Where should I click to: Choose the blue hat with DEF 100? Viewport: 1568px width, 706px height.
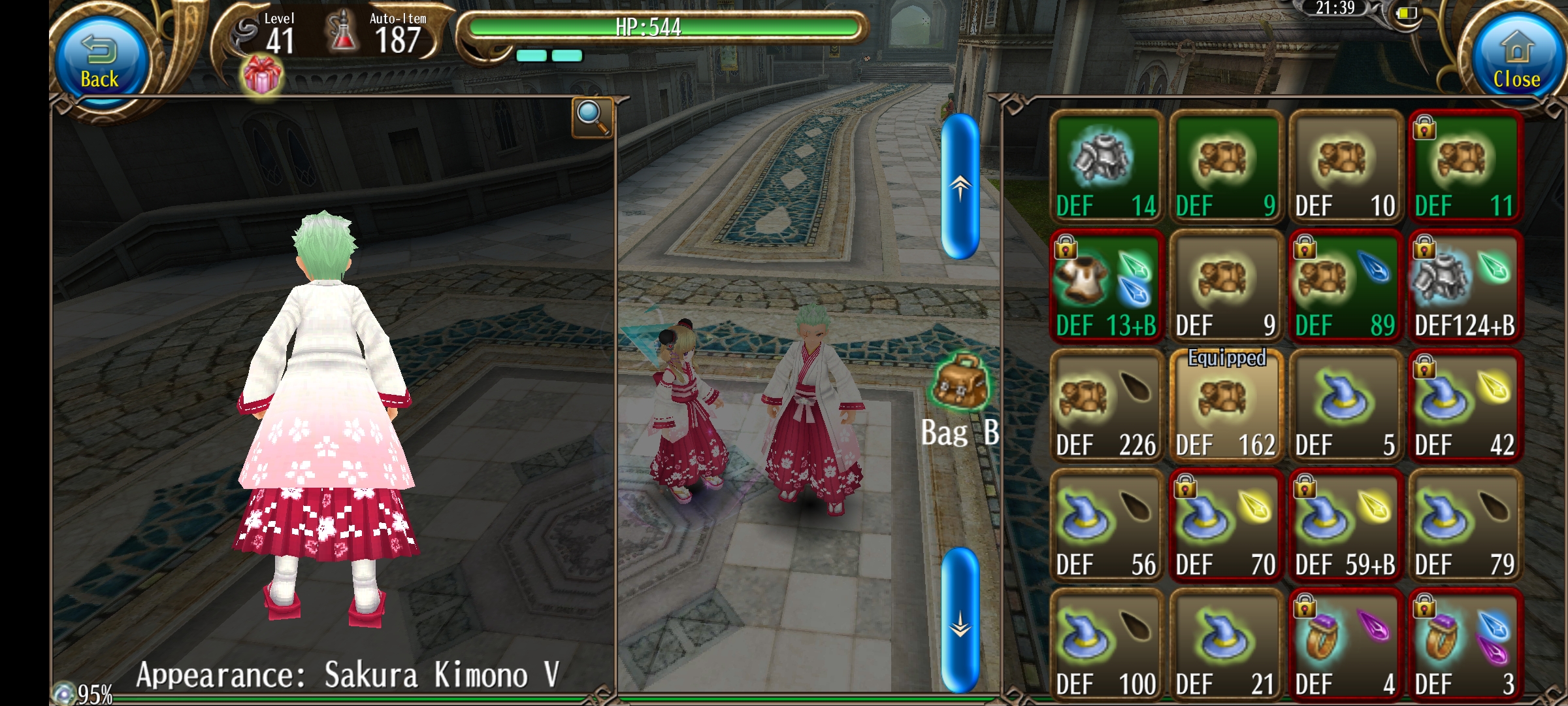click(x=1107, y=645)
